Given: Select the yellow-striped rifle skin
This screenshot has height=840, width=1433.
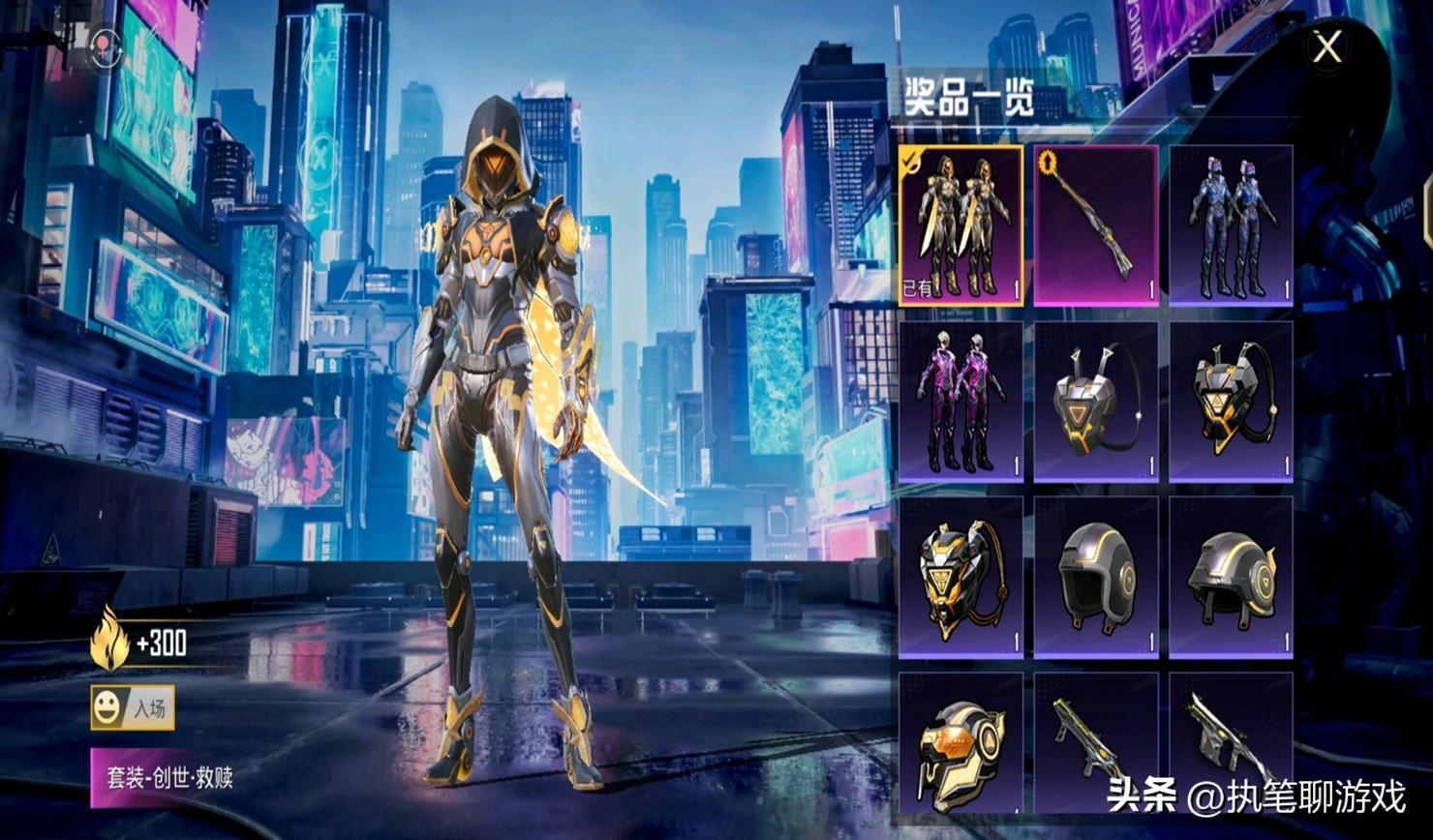Looking at the screenshot, I should point(1096,744).
